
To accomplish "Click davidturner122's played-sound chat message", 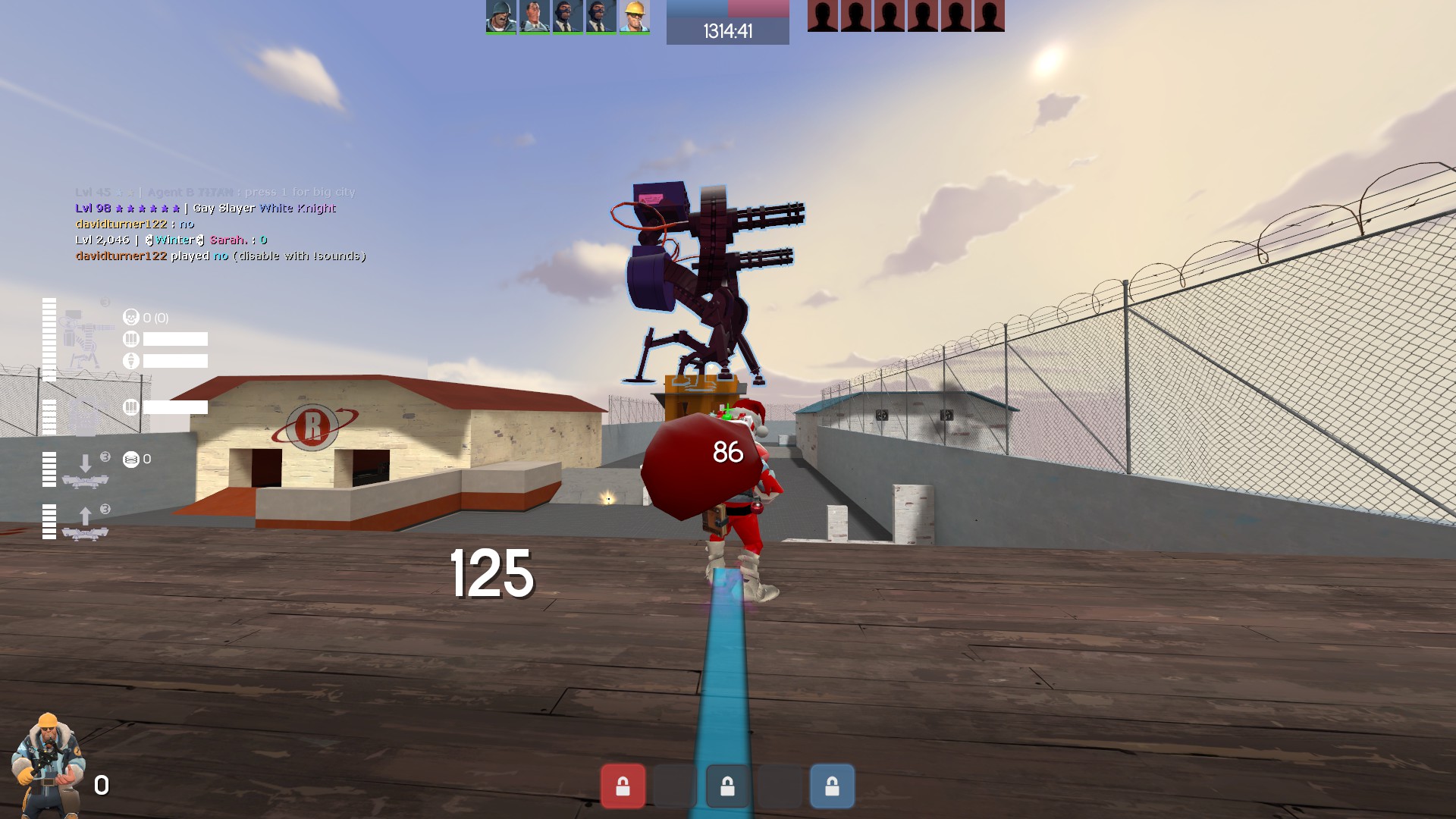I will tap(221, 256).
